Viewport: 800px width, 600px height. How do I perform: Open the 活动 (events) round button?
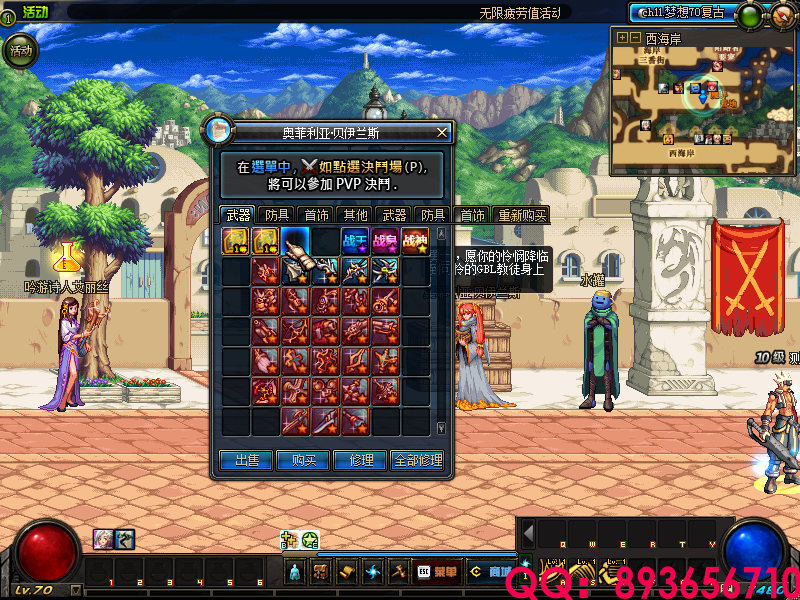click(20, 50)
